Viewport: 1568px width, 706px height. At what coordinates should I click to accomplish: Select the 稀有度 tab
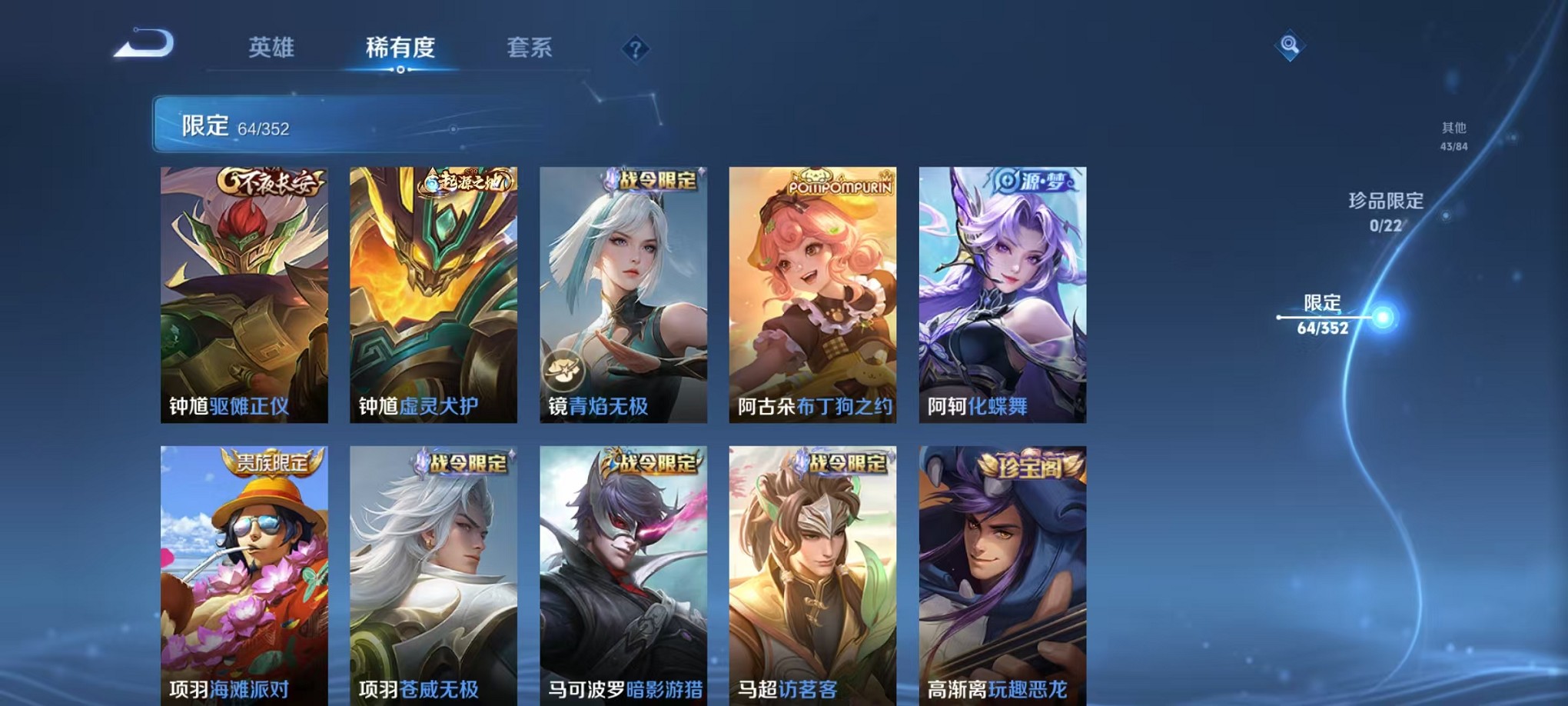point(400,48)
